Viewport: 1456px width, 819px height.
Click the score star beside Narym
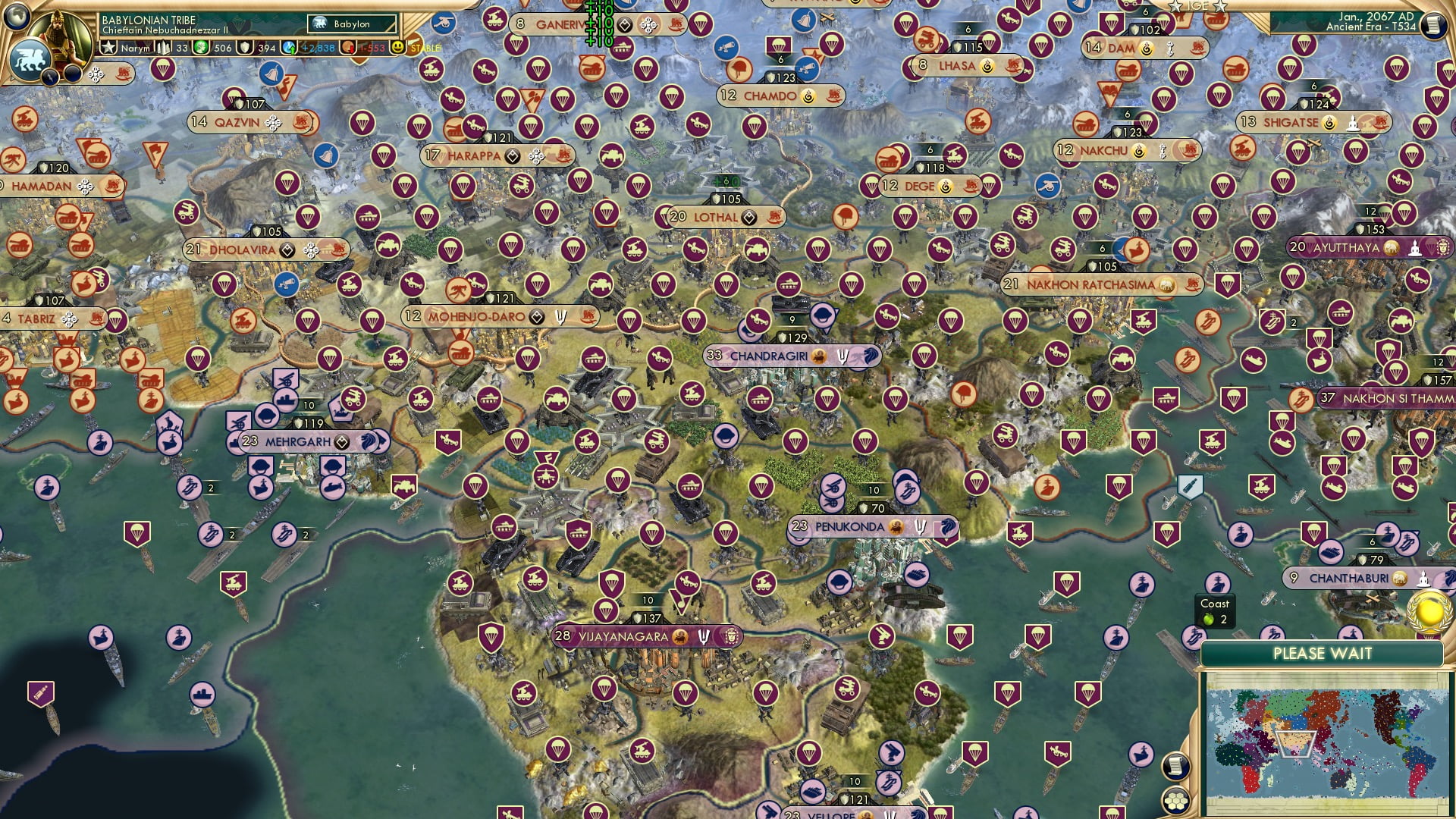click(108, 47)
